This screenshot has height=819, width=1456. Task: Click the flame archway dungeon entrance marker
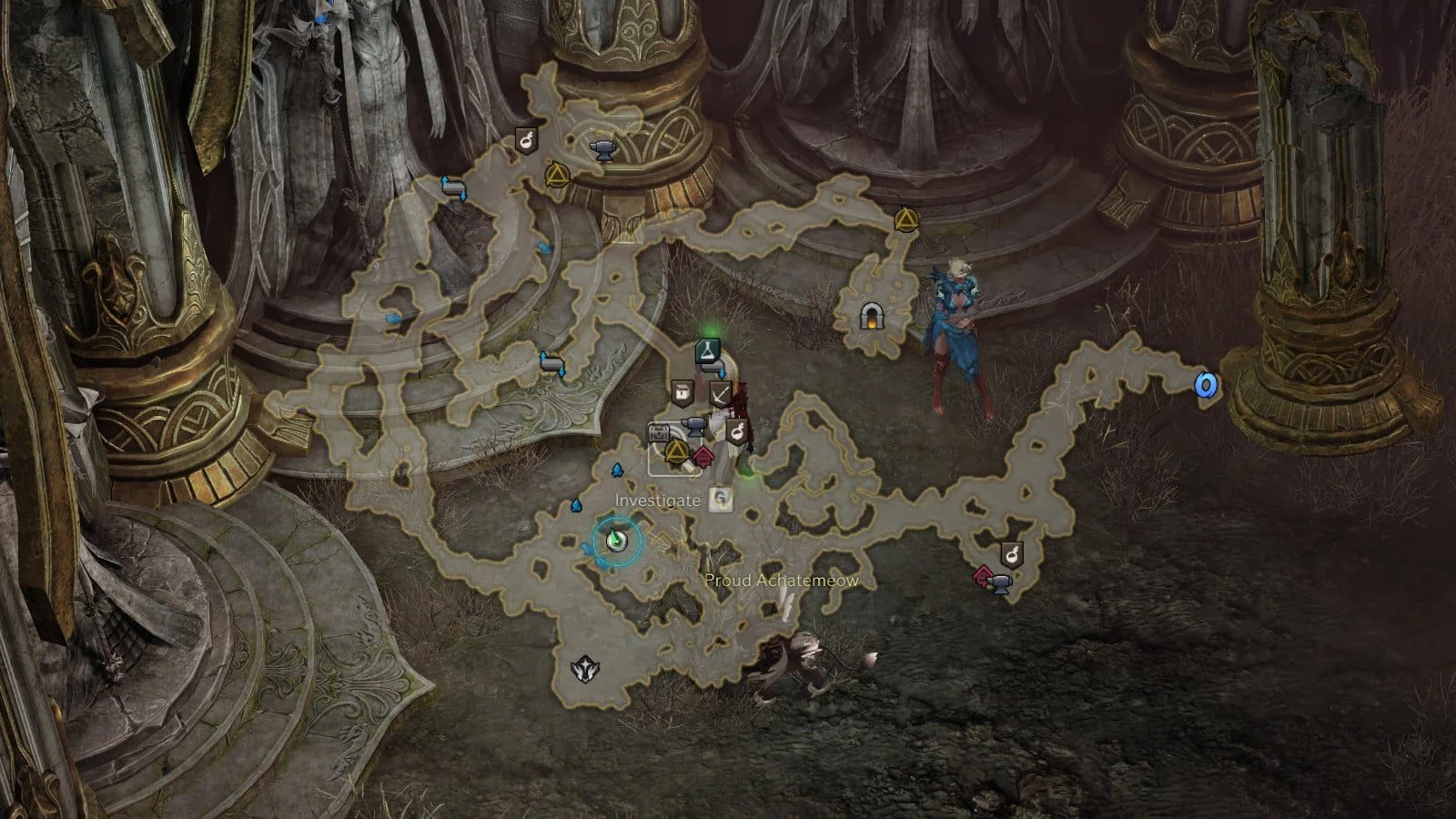871,316
